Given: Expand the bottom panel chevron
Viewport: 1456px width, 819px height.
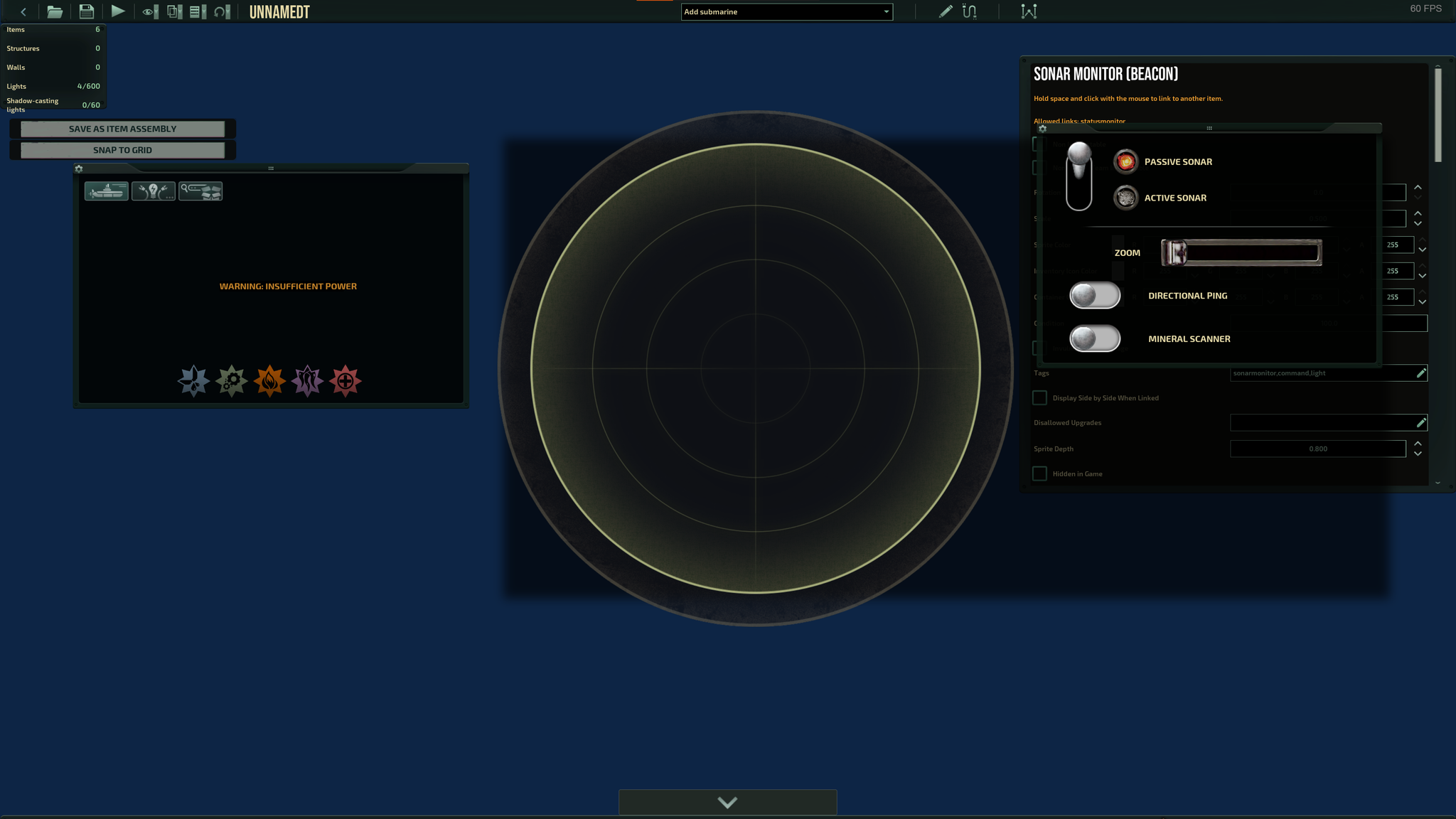Looking at the screenshot, I should (x=727, y=802).
